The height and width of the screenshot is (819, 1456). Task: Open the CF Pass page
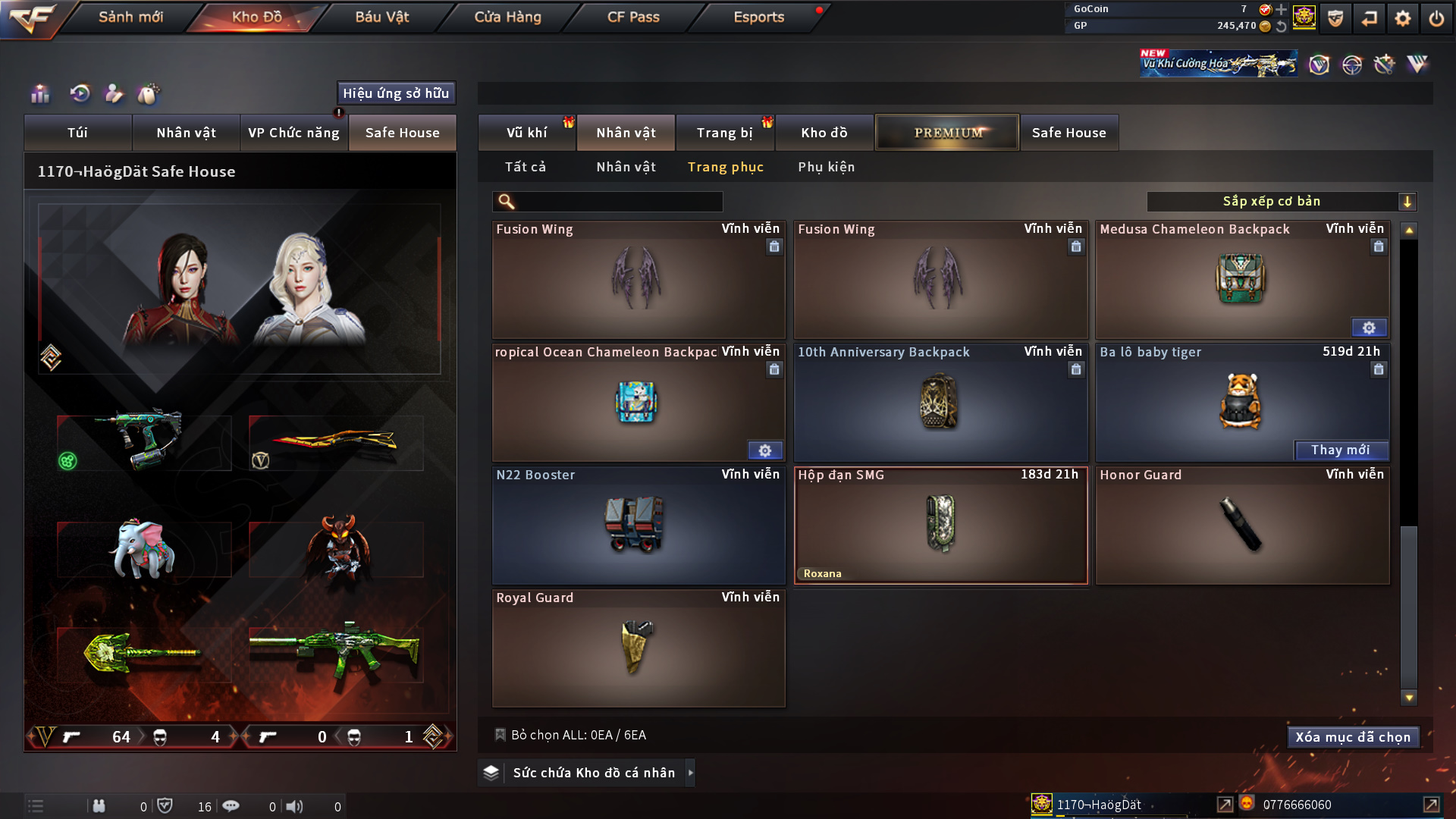point(633,17)
